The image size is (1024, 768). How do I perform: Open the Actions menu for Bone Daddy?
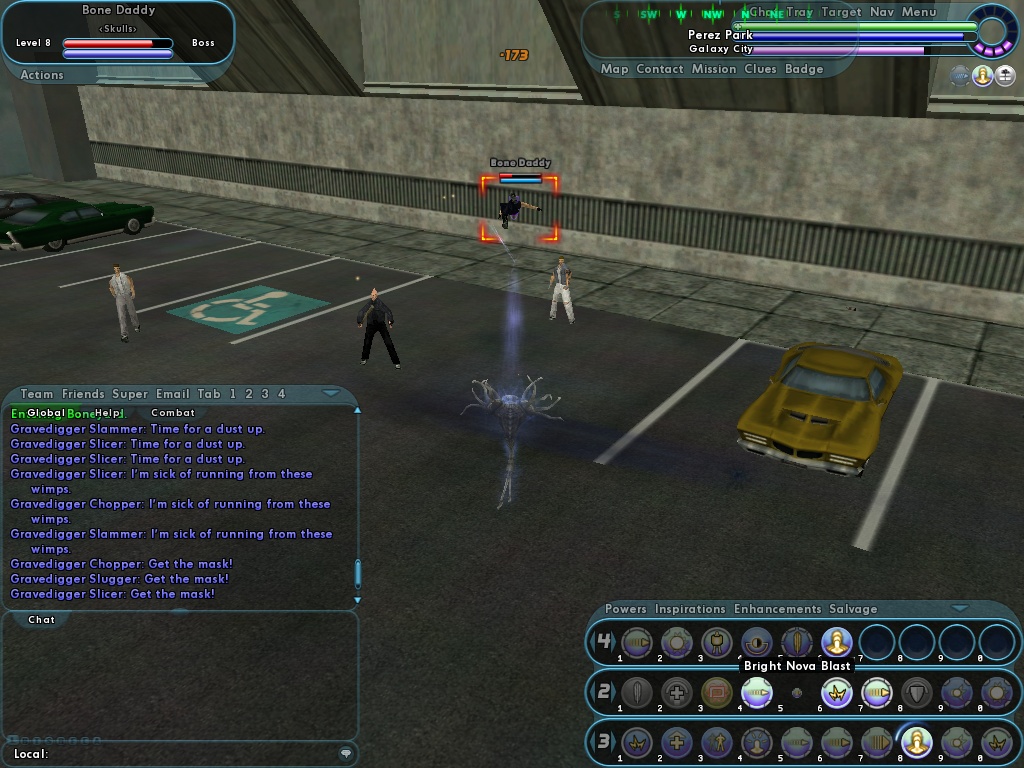pos(42,75)
